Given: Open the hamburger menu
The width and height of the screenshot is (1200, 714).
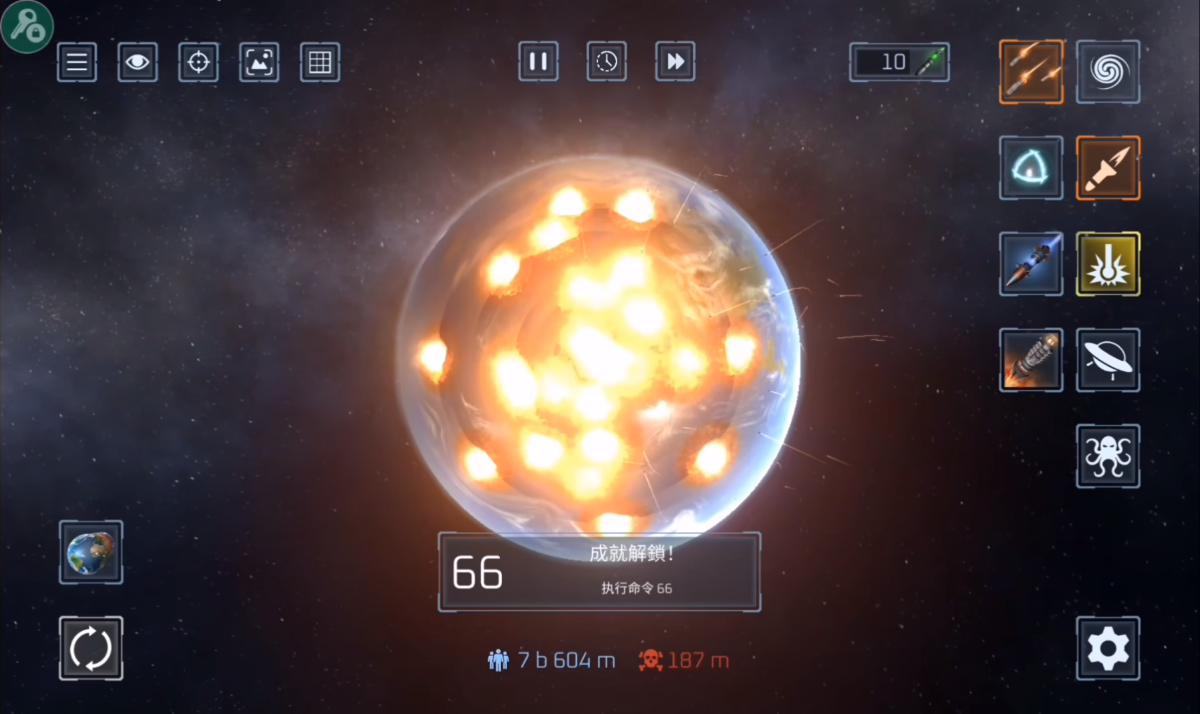Looking at the screenshot, I should (77, 63).
